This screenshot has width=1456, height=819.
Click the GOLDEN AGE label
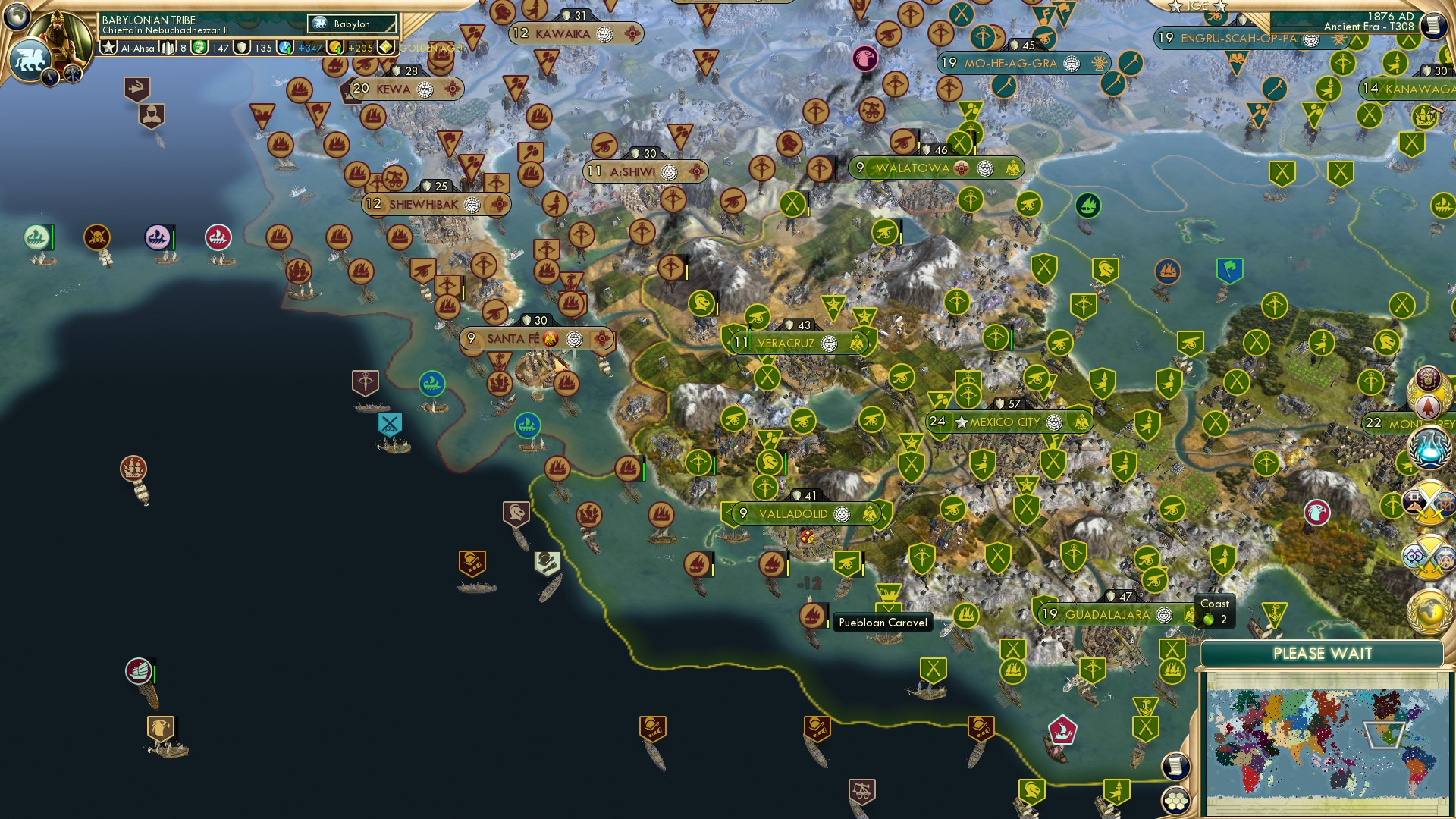(432, 49)
